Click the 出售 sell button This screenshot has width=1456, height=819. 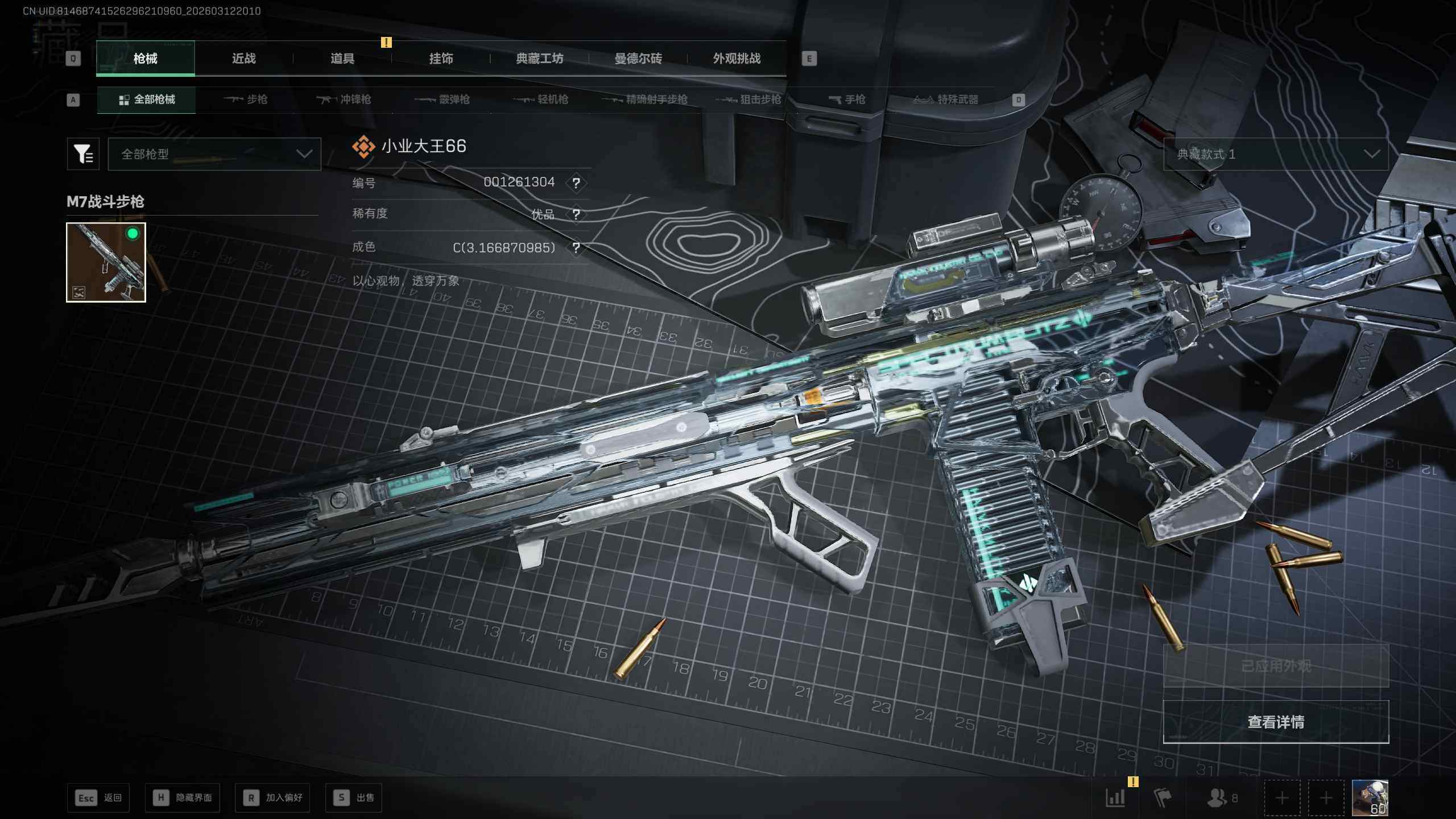(x=354, y=797)
